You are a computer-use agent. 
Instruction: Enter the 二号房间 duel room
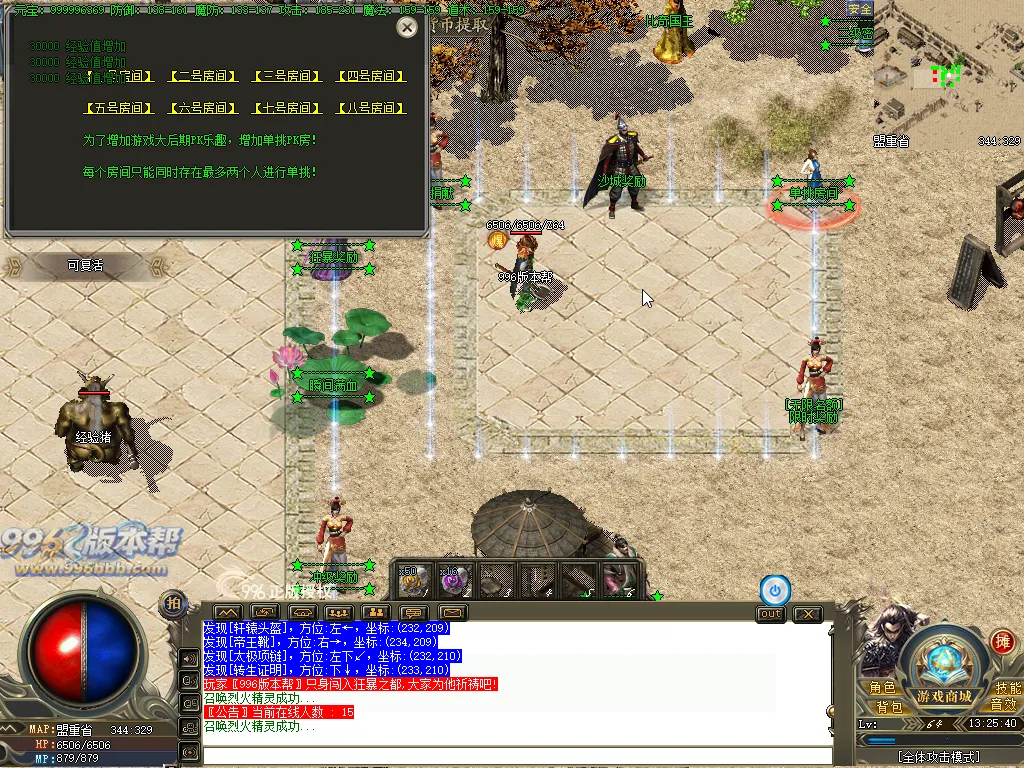coord(203,76)
